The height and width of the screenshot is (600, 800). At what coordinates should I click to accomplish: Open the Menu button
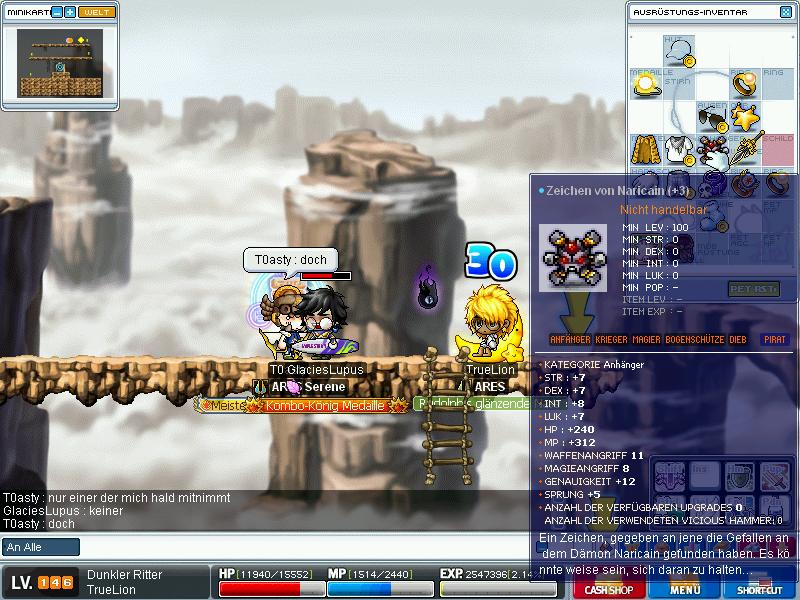[685, 590]
